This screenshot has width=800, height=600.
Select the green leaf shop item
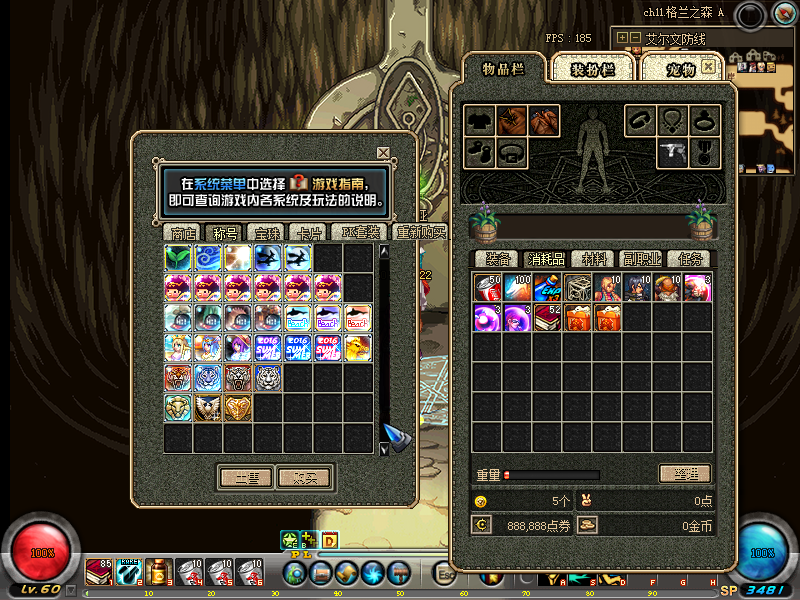click(179, 259)
